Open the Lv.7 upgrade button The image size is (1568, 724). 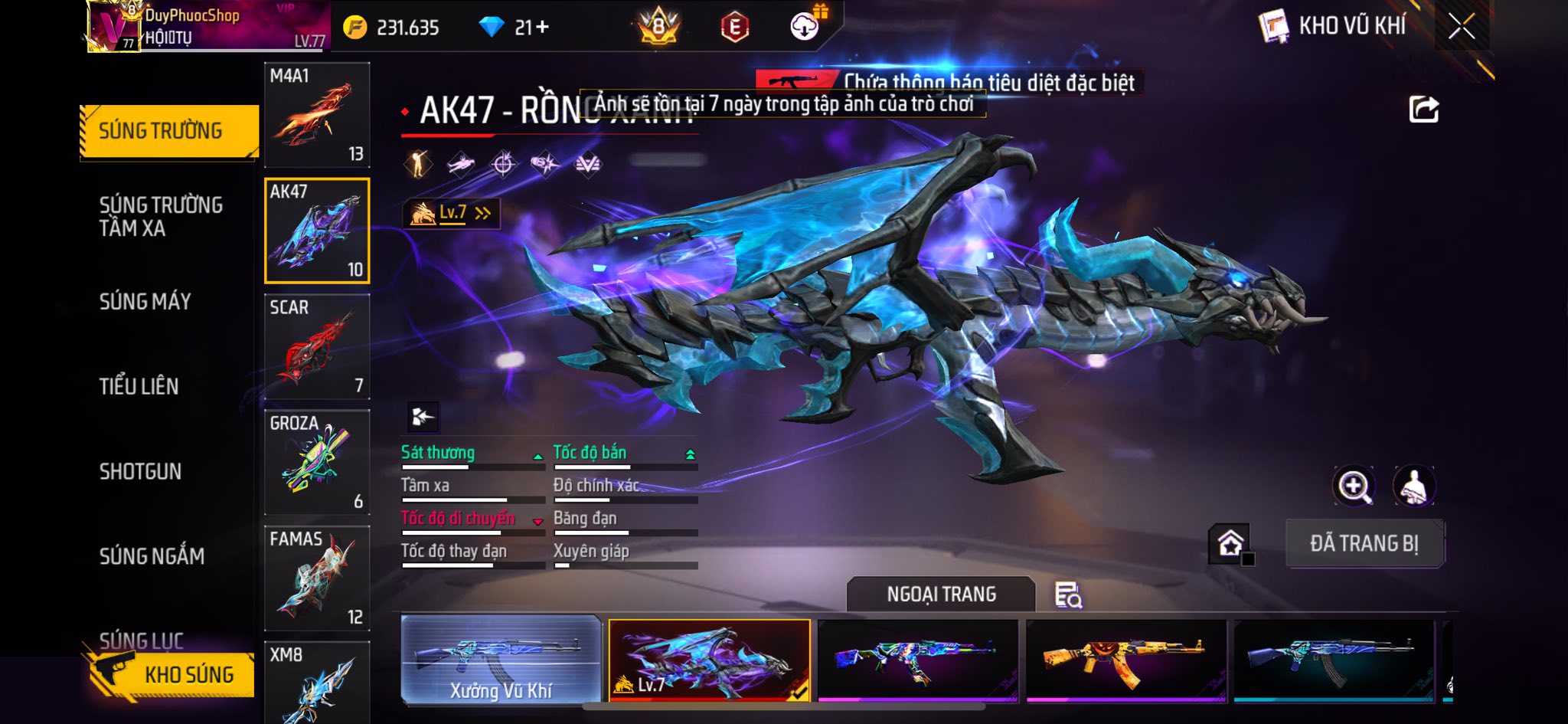tap(452, 213)
